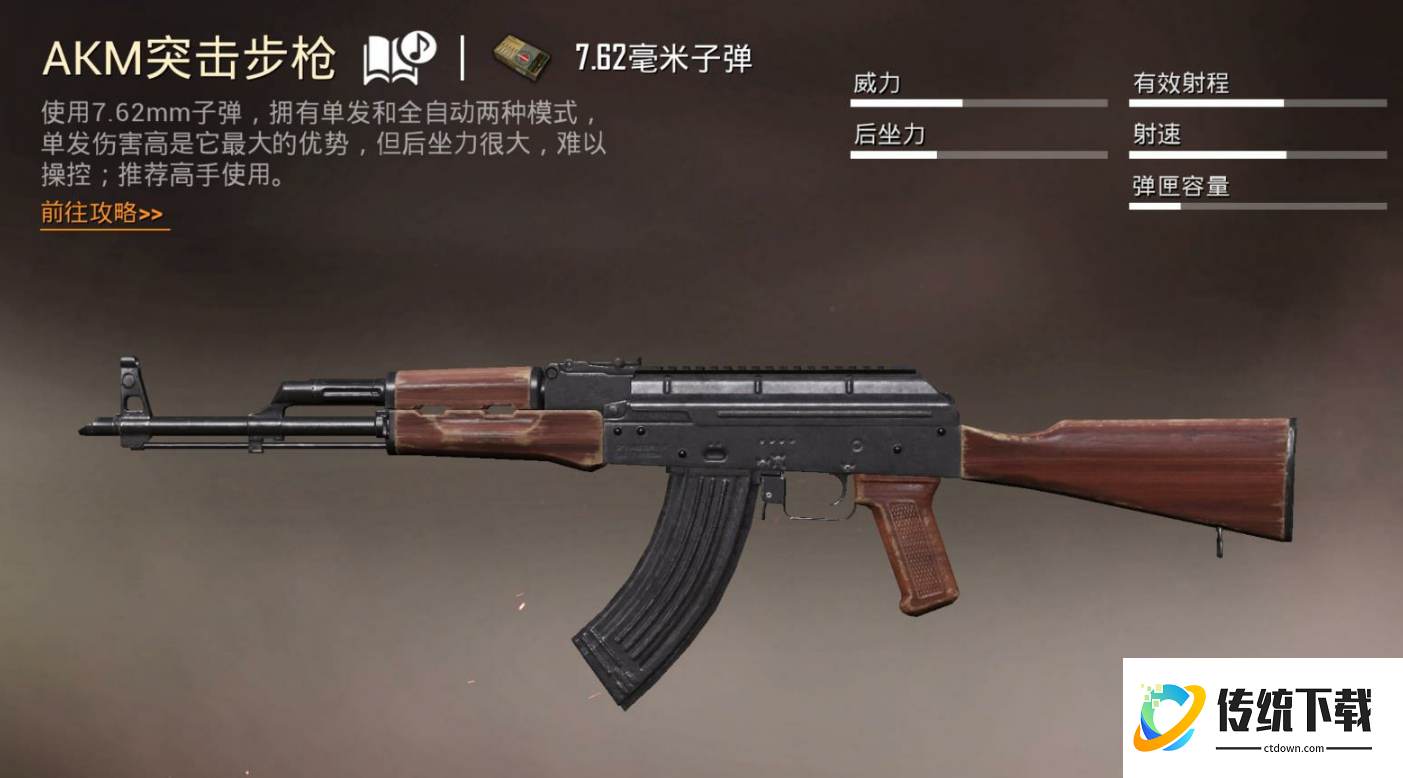Select the AKM突击步枪 weapon title
The image size is (1403, 778).
[190, 57]
